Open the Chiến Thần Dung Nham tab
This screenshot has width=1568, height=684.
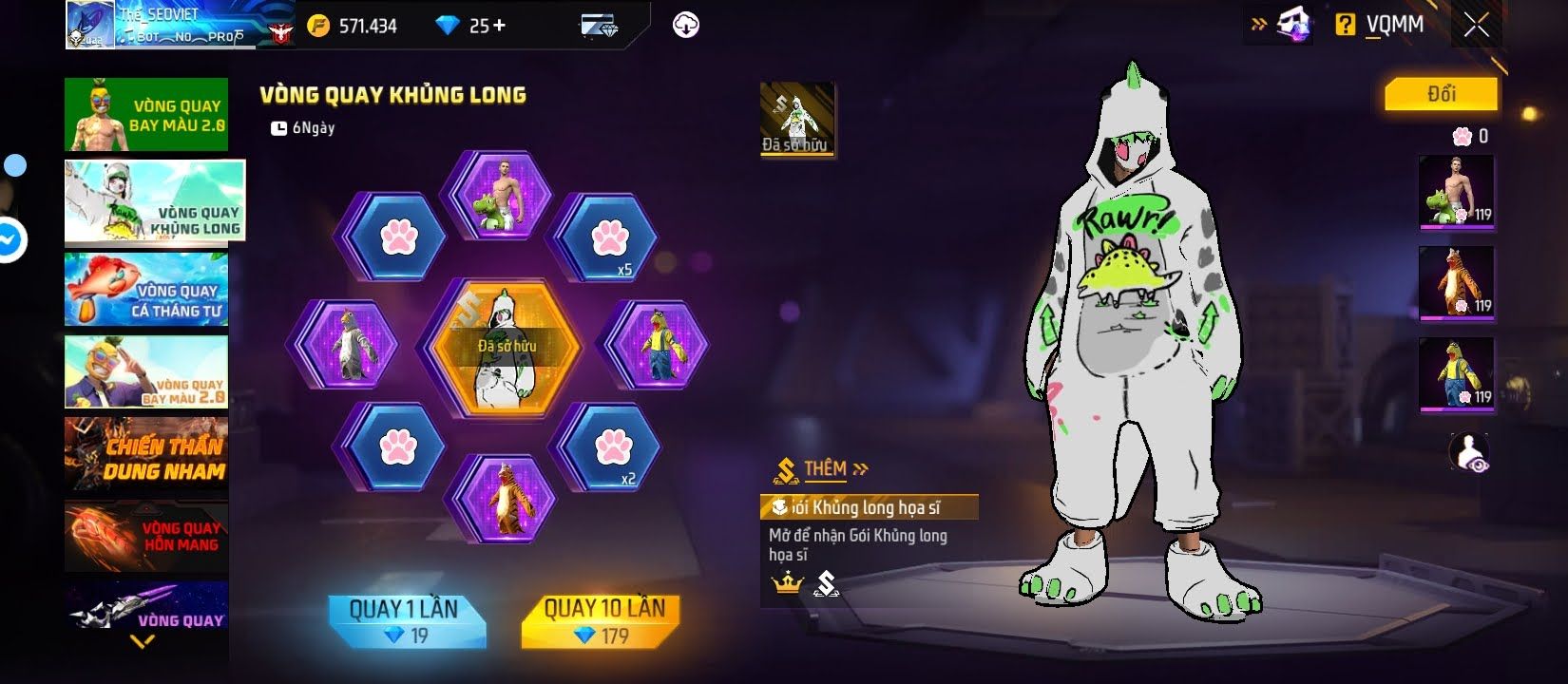[146, 456]
